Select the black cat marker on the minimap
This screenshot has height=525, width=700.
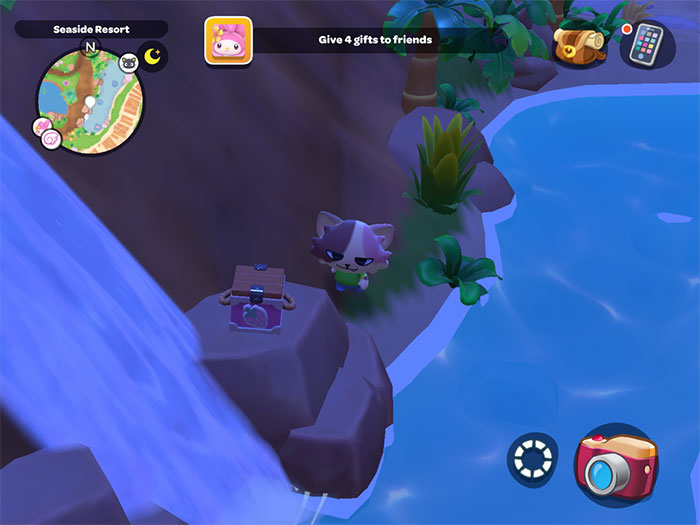pyautogui.click(x=129, y=64)
